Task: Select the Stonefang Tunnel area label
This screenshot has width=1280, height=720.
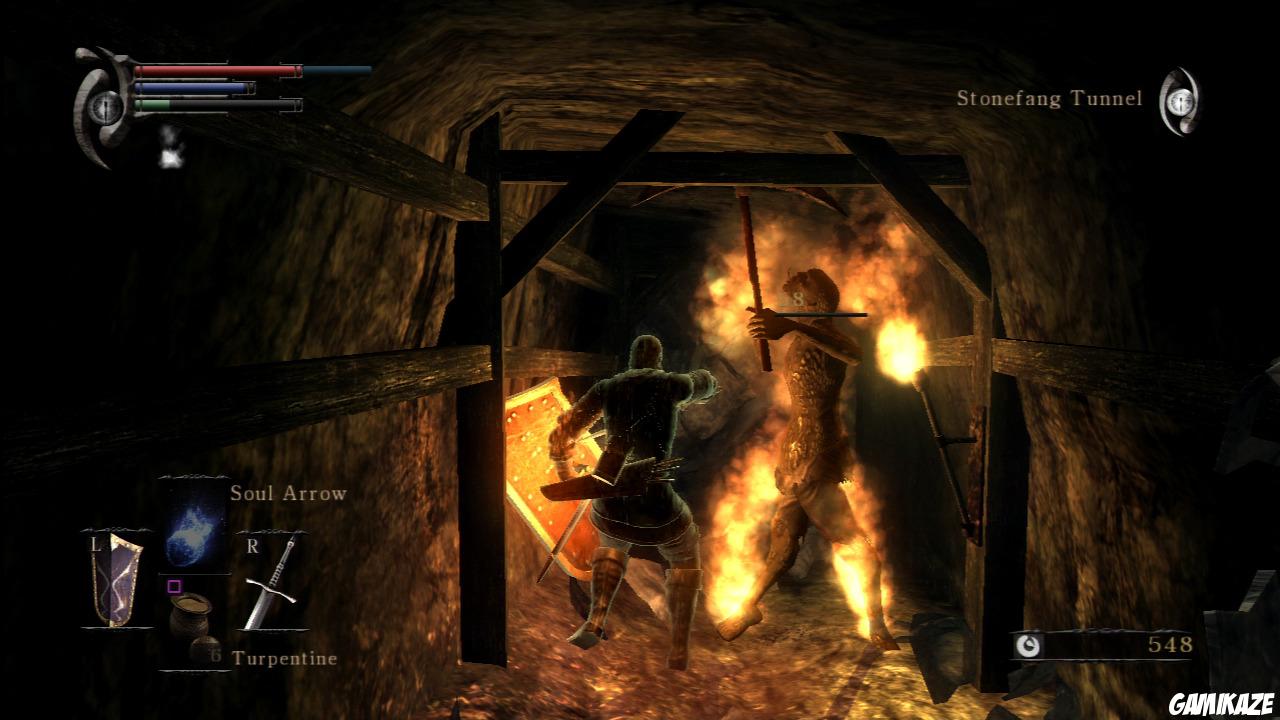Action: click(1047, 98)
